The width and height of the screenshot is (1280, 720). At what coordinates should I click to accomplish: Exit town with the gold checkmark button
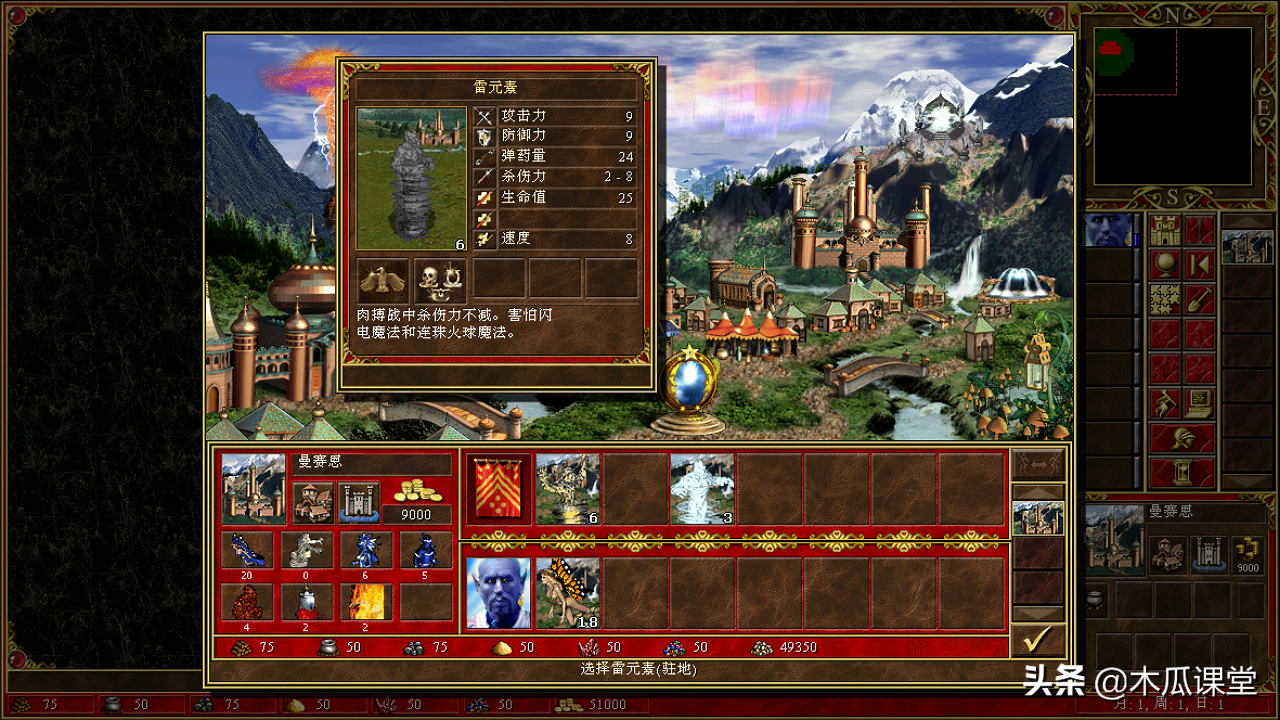[1038, 640]
